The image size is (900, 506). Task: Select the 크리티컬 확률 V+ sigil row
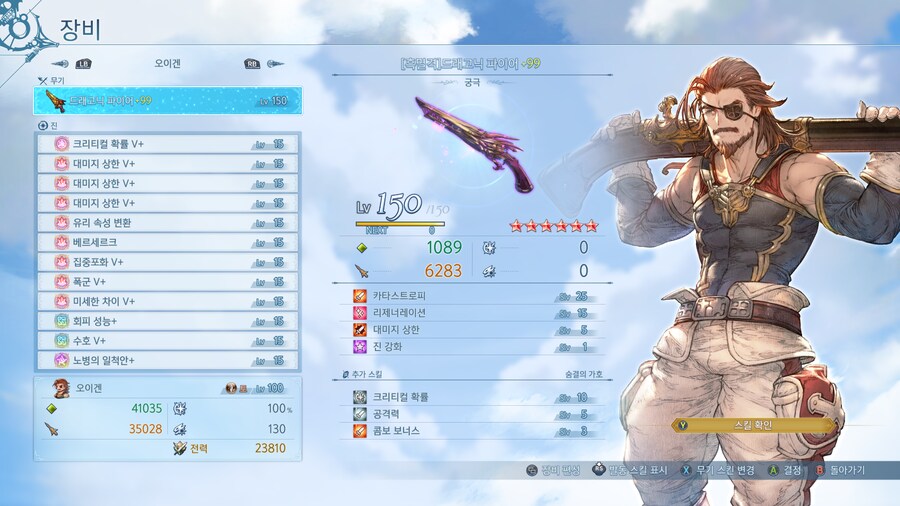pos(167,144)
